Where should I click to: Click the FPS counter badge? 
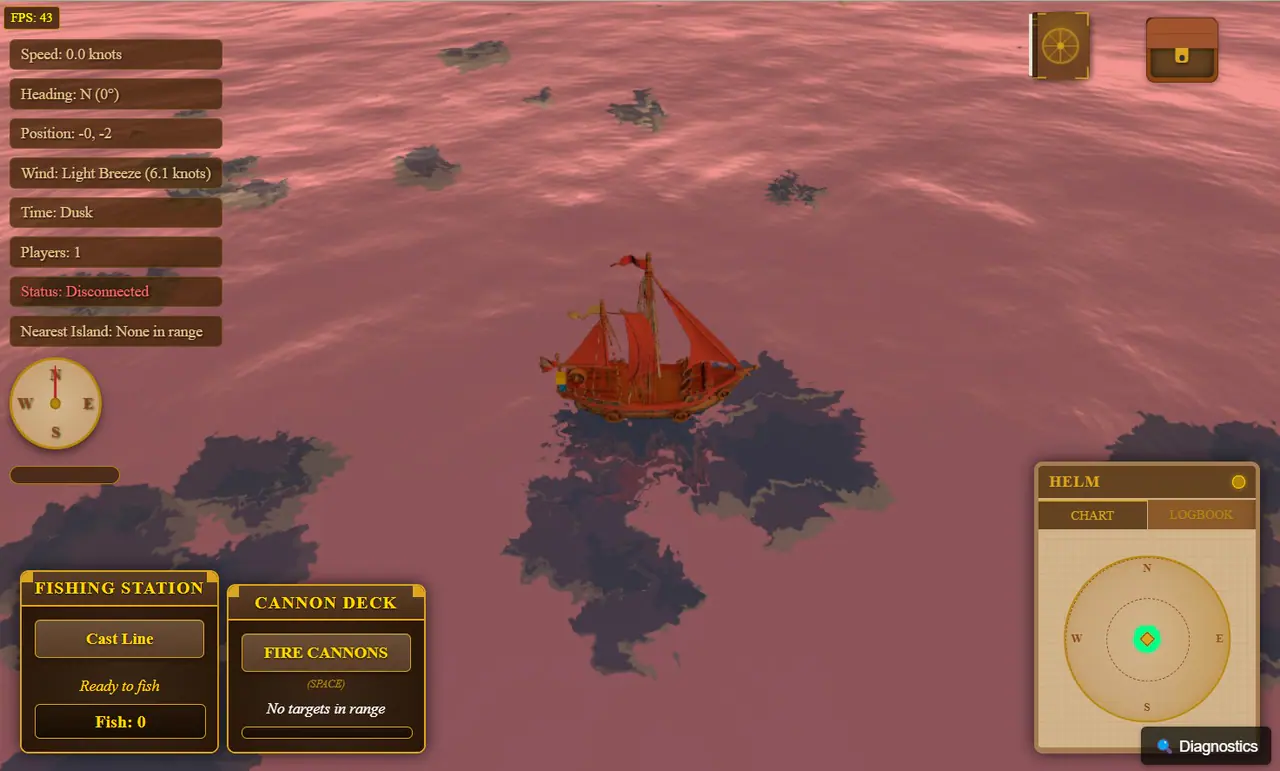[x=31, y=17]
